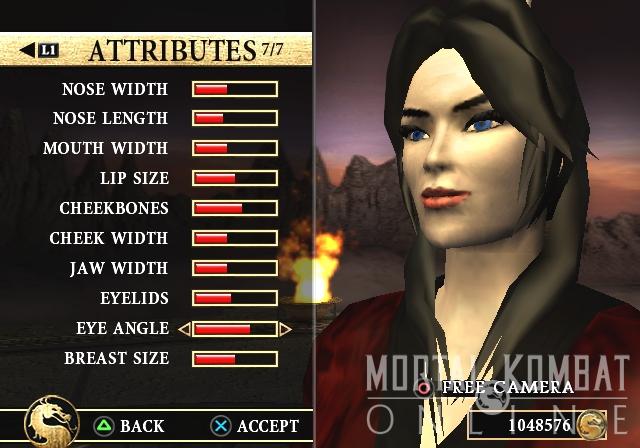The image size is (640, 448).
Task: Select the Nose Length slider bar
Action: 235,119
